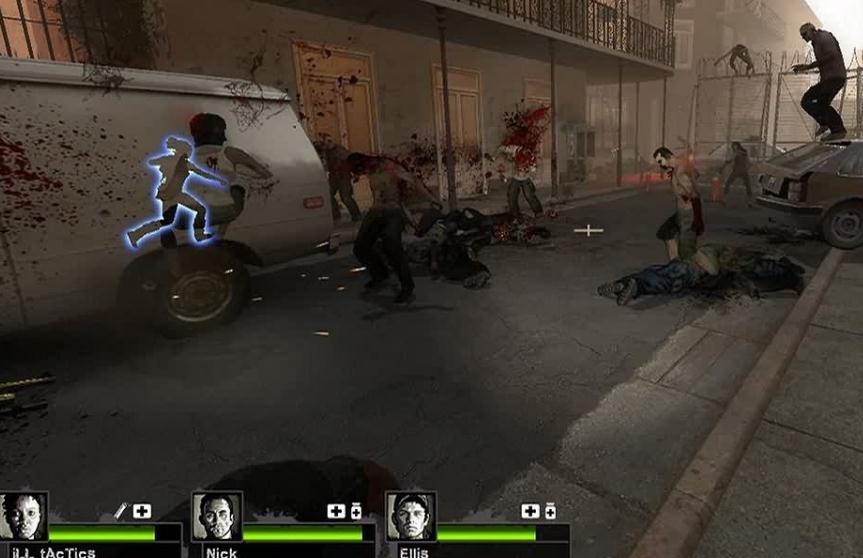Click Nick's teammate portrait

click(217, 517)
